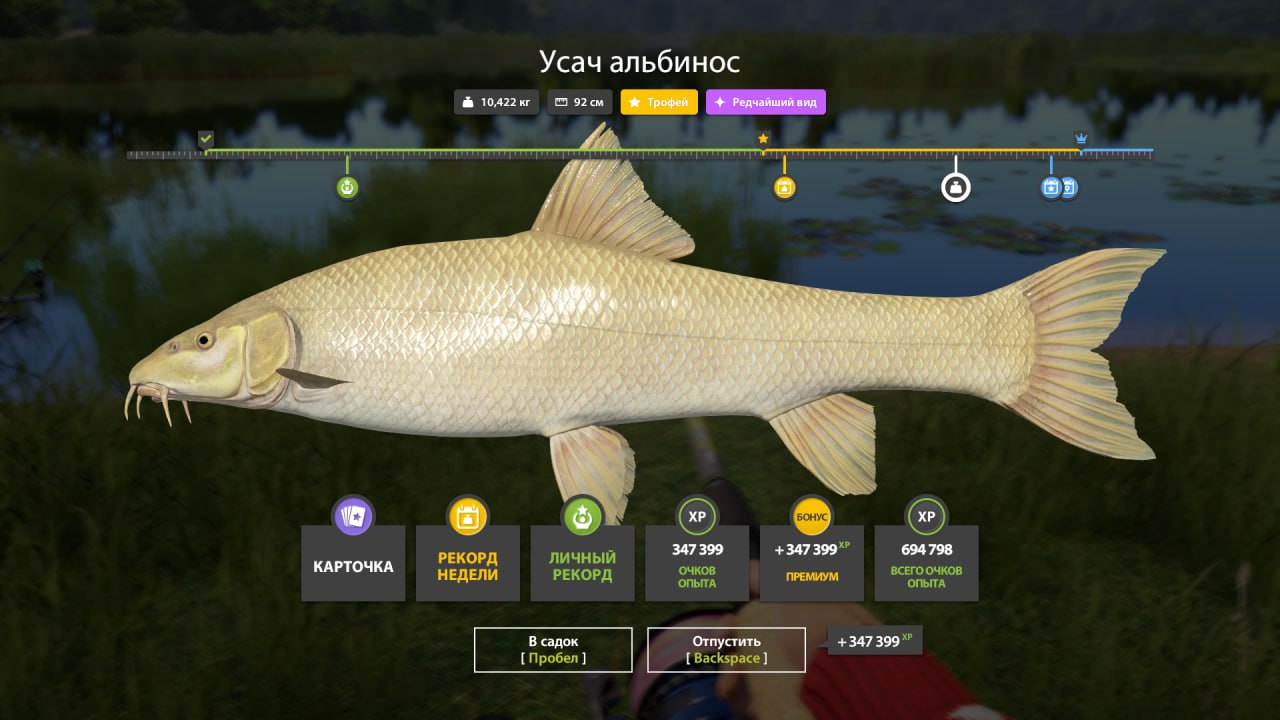
Task: Click the yellow weekly record scale marker
Action: [x=785, y=187]
